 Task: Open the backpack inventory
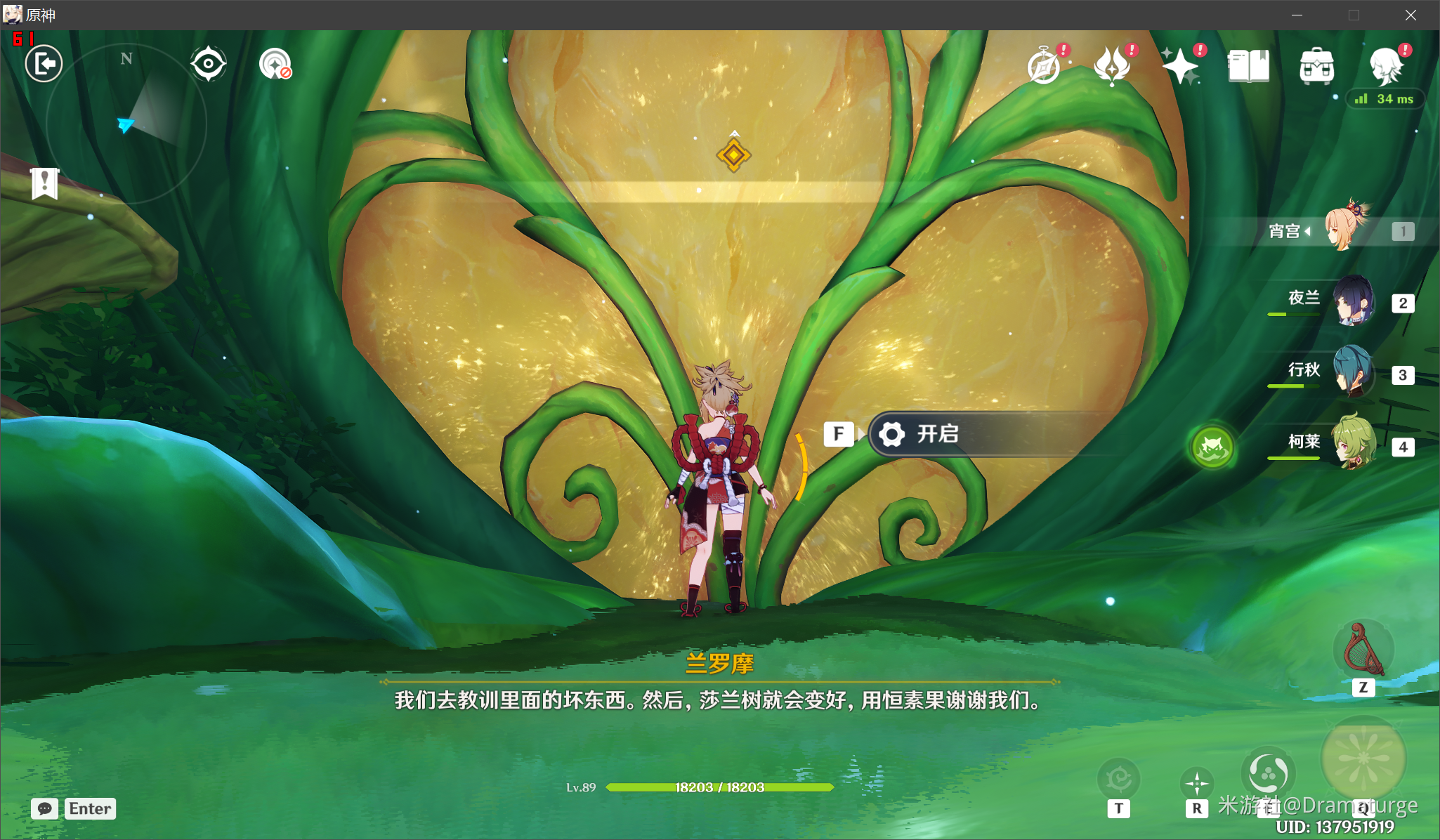(x=1316, y=67)
